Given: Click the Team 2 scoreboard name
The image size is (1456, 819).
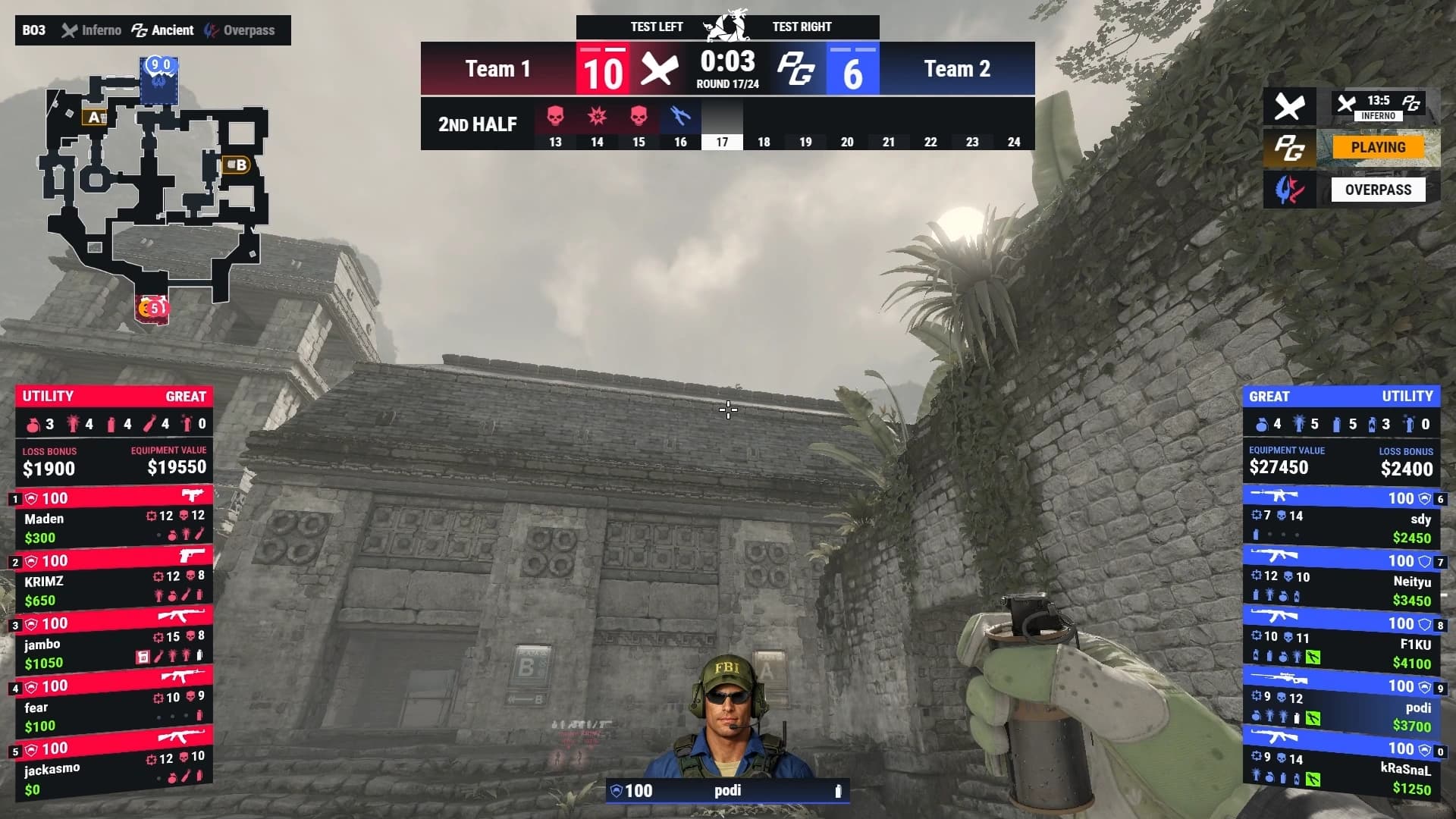Looking at the screenshot, I should coord(957,69).
